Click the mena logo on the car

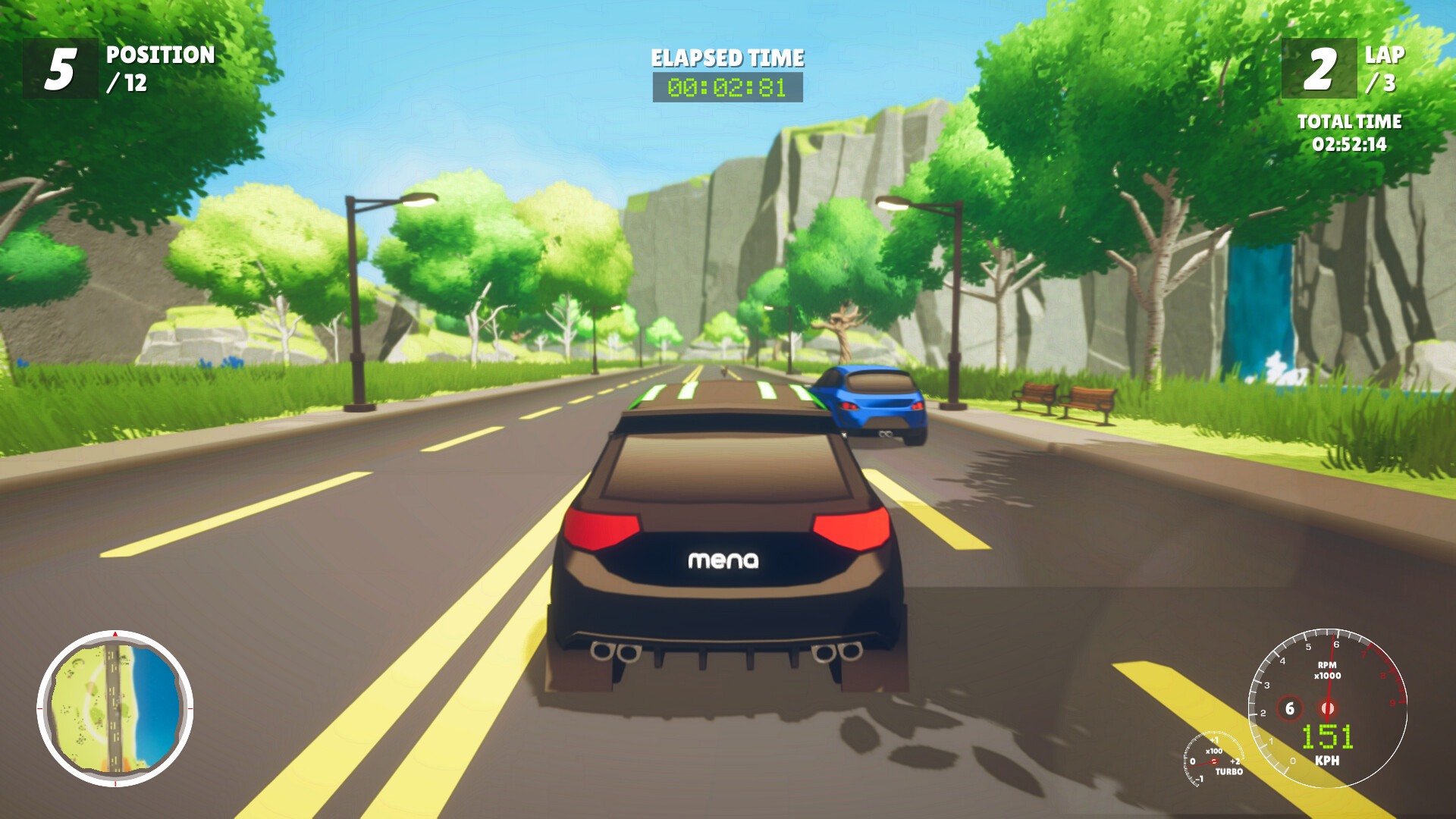(x=723, y=563)
